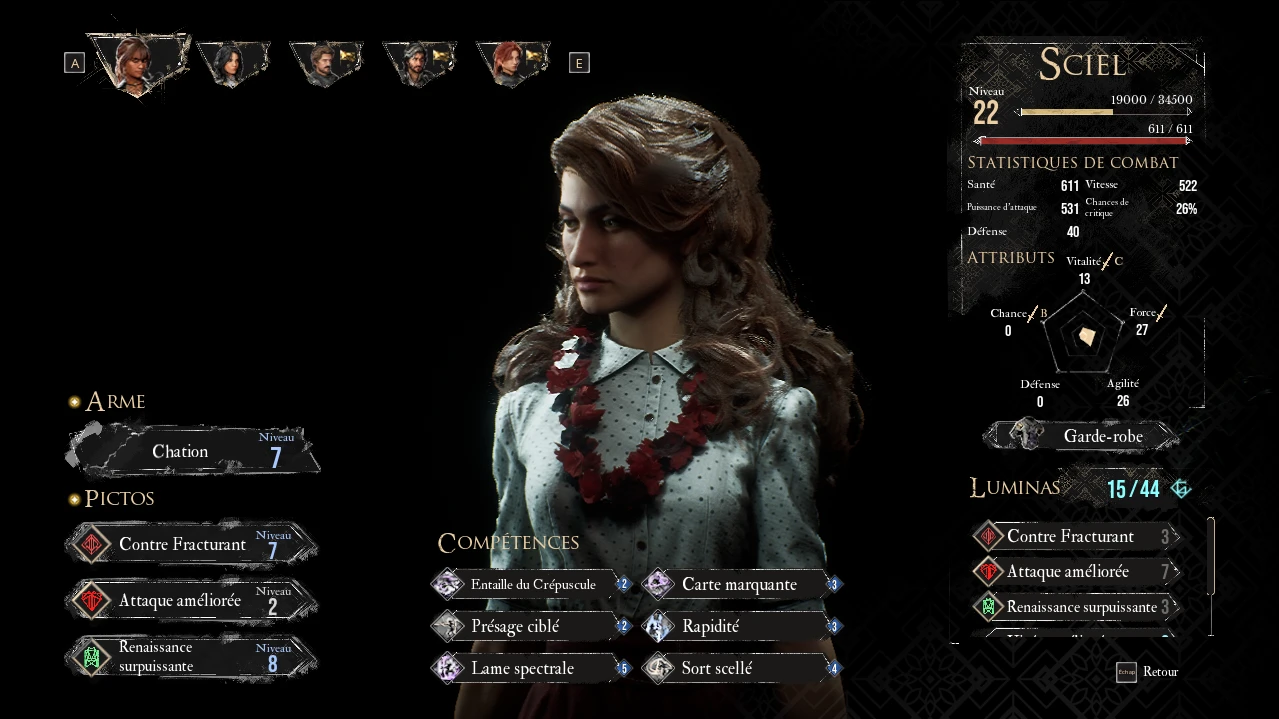Image resolution: width=1279 pixels, height=719 pixels.
Task: Select the black-haired woman character portrait
Action: point(233,63)
